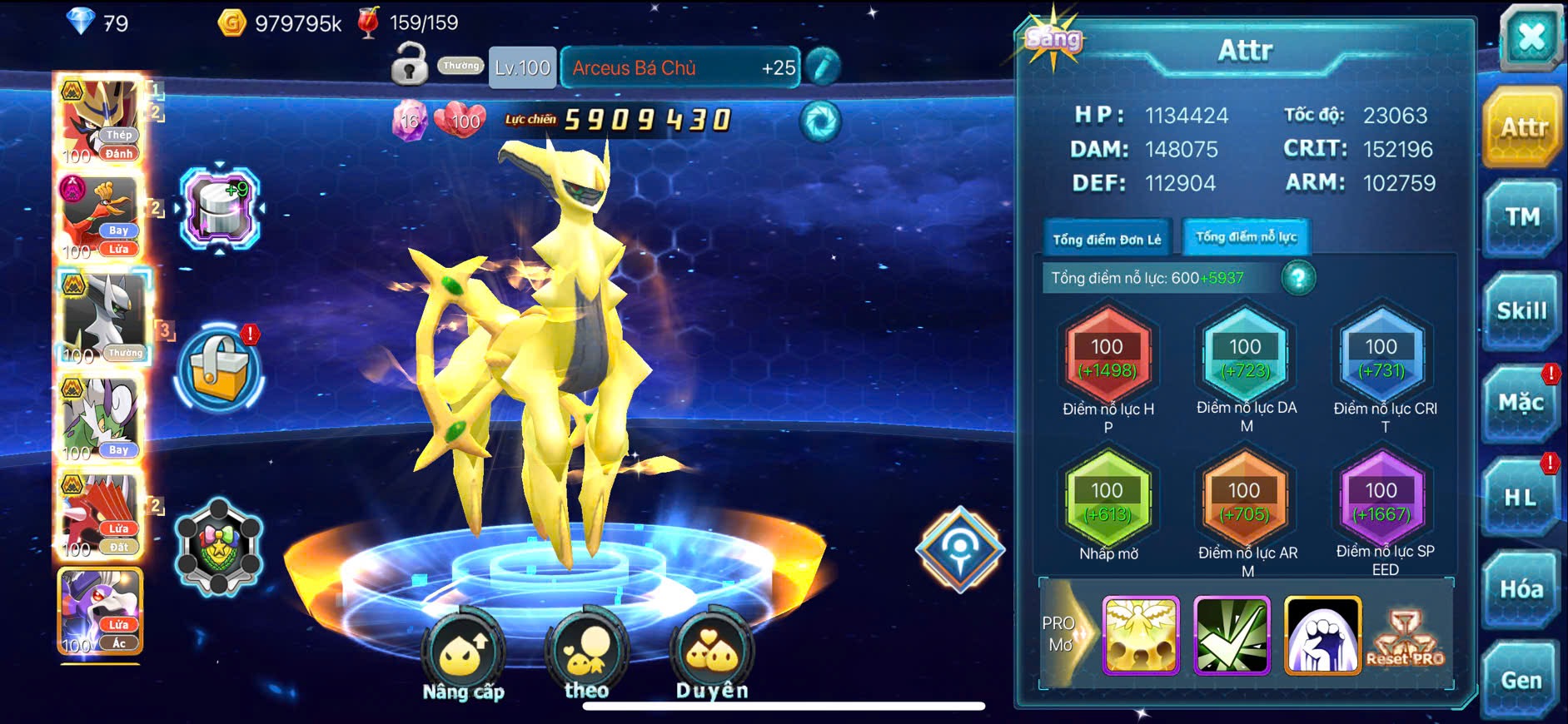Image resolution: width=1568 pixels, height=724 pixels.
Task: Click the question mark help icon
Action: (x=1298, y=278)
